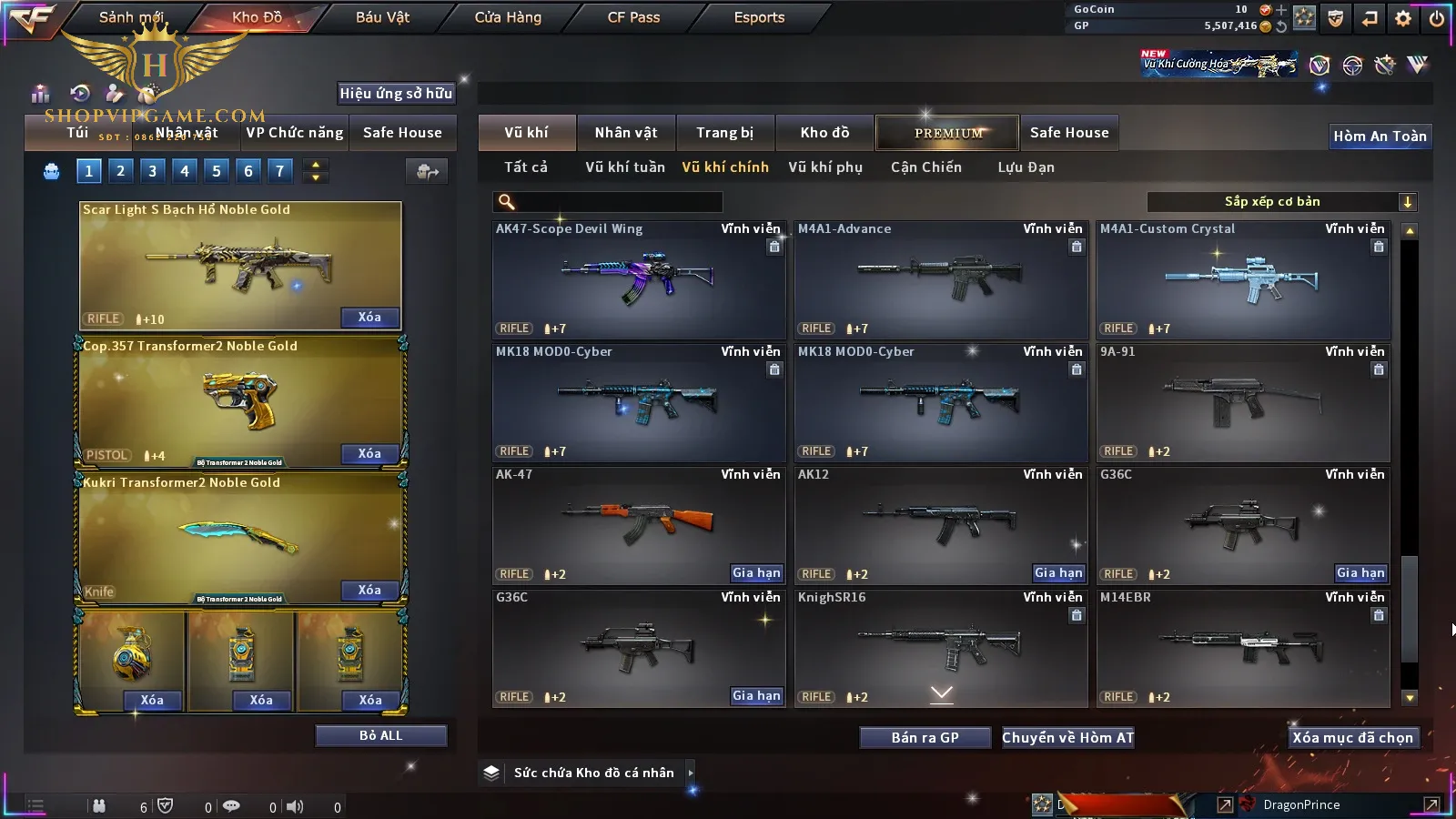Viewport: 1456px width, 819px height.
Task: Switch to the Nhân vật inventory tab
Action: 626,133
